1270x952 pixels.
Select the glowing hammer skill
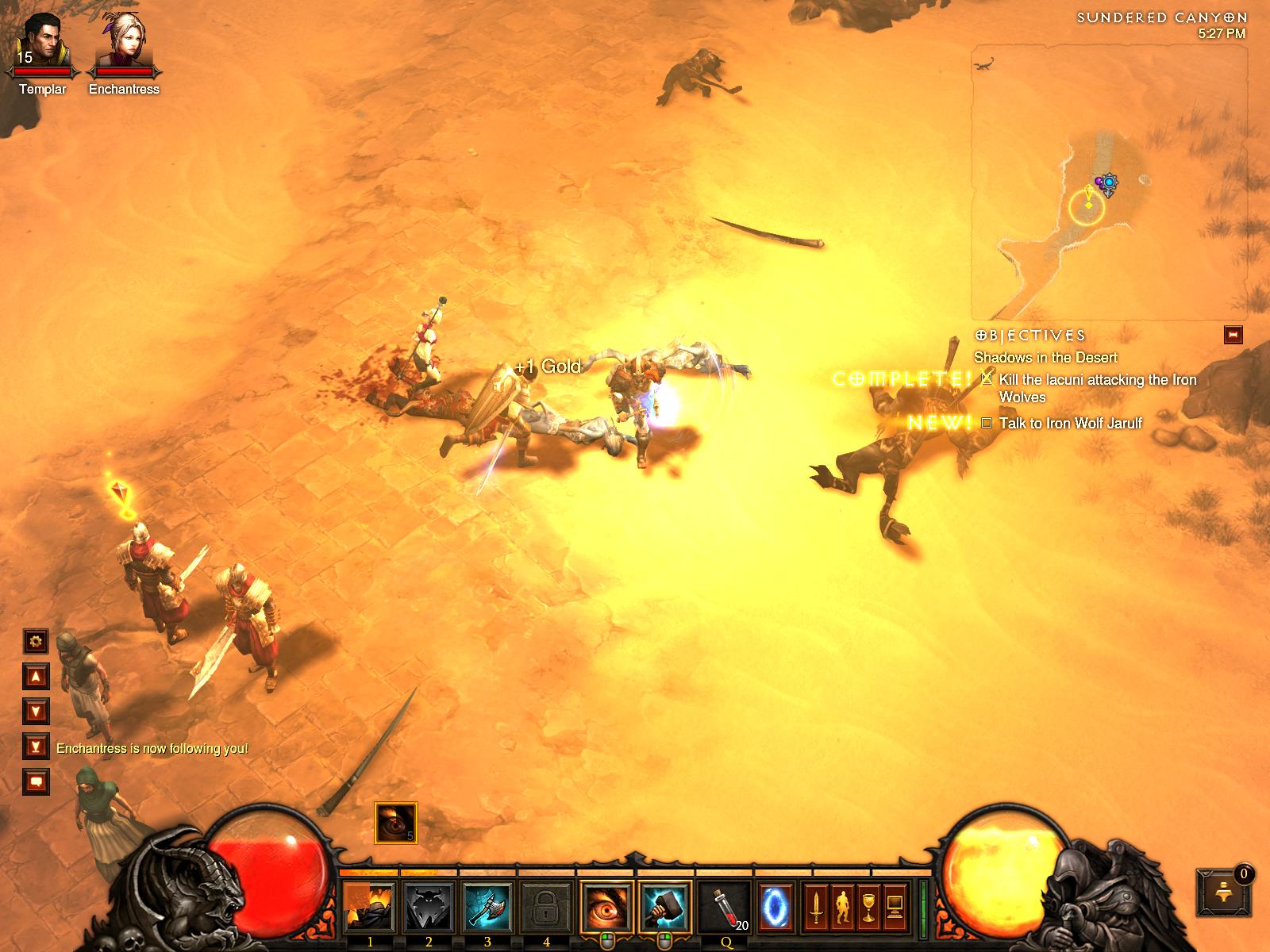(665, 907)
